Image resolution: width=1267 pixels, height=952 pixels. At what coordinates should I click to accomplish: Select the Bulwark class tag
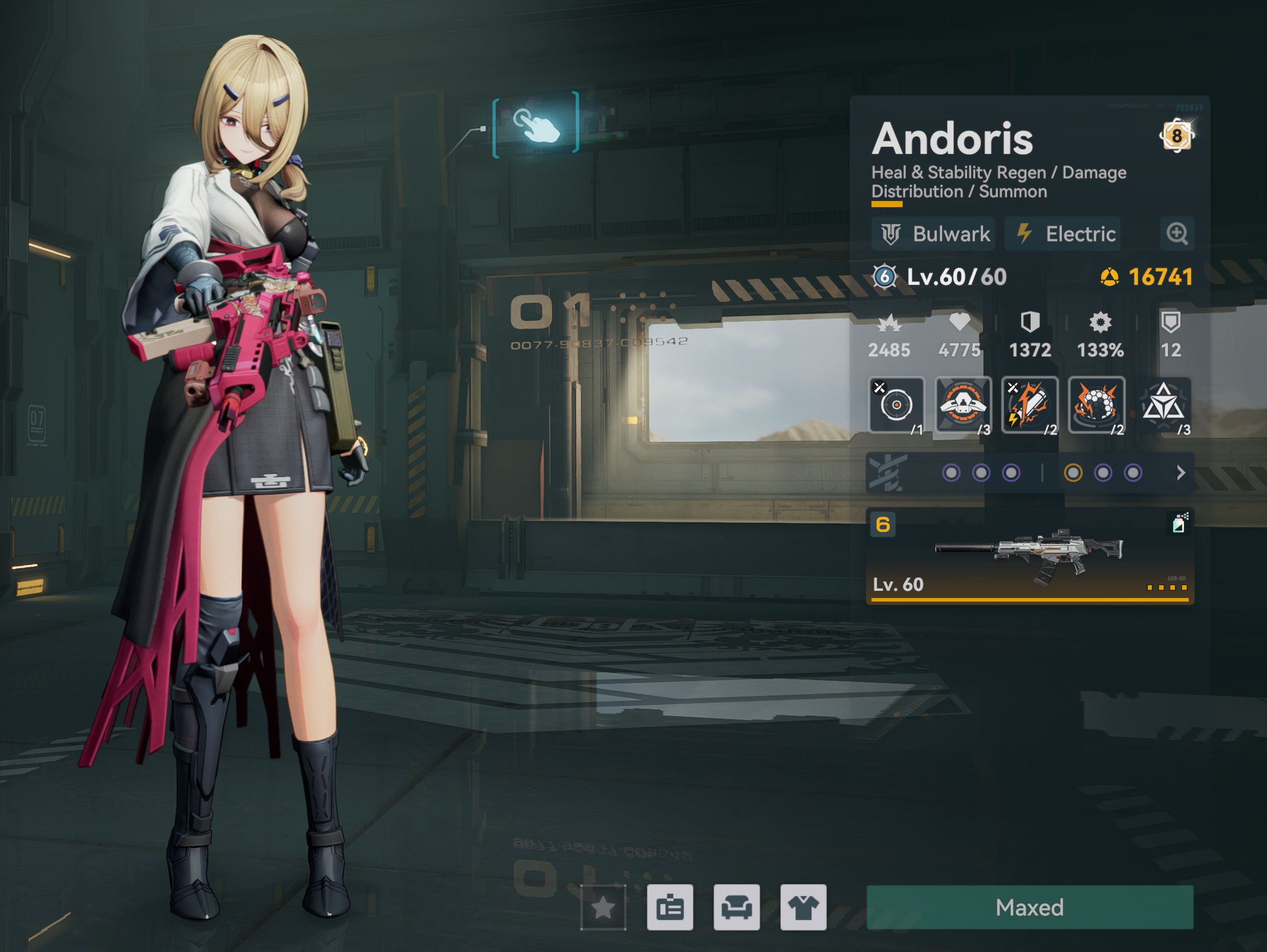point(934,234)
